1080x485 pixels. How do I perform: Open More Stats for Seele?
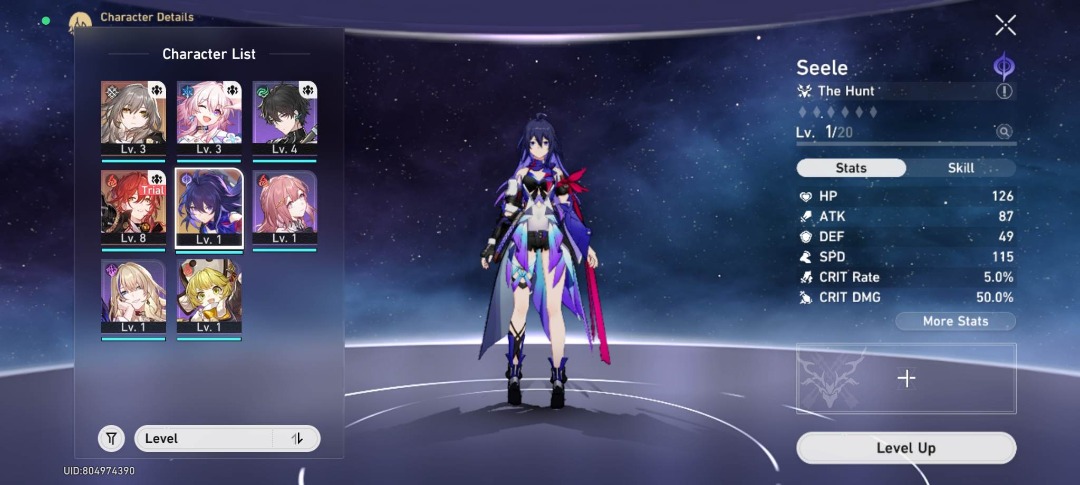pos(955,321)
